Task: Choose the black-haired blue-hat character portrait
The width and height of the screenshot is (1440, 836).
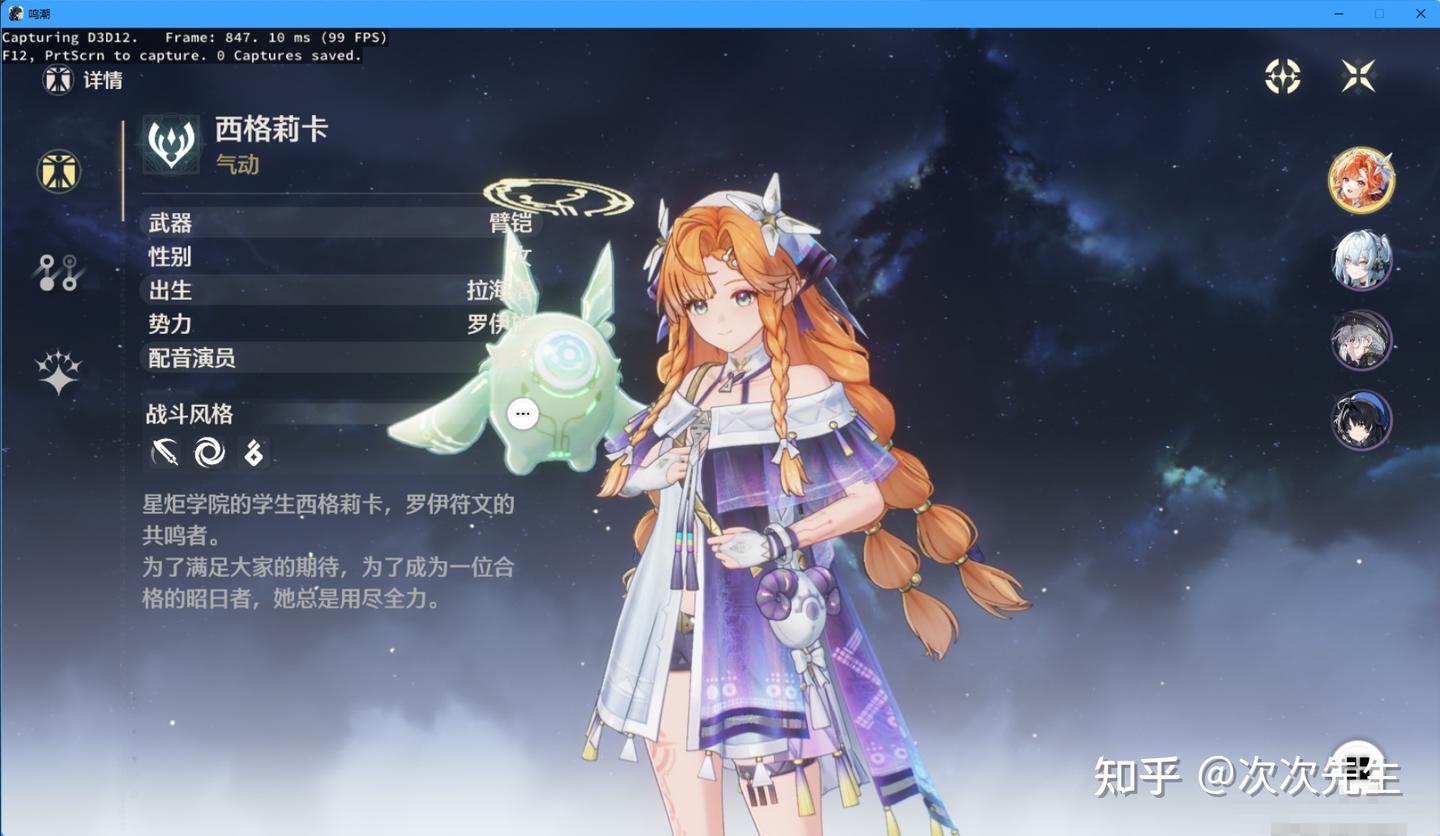Action: (1361, 420)
